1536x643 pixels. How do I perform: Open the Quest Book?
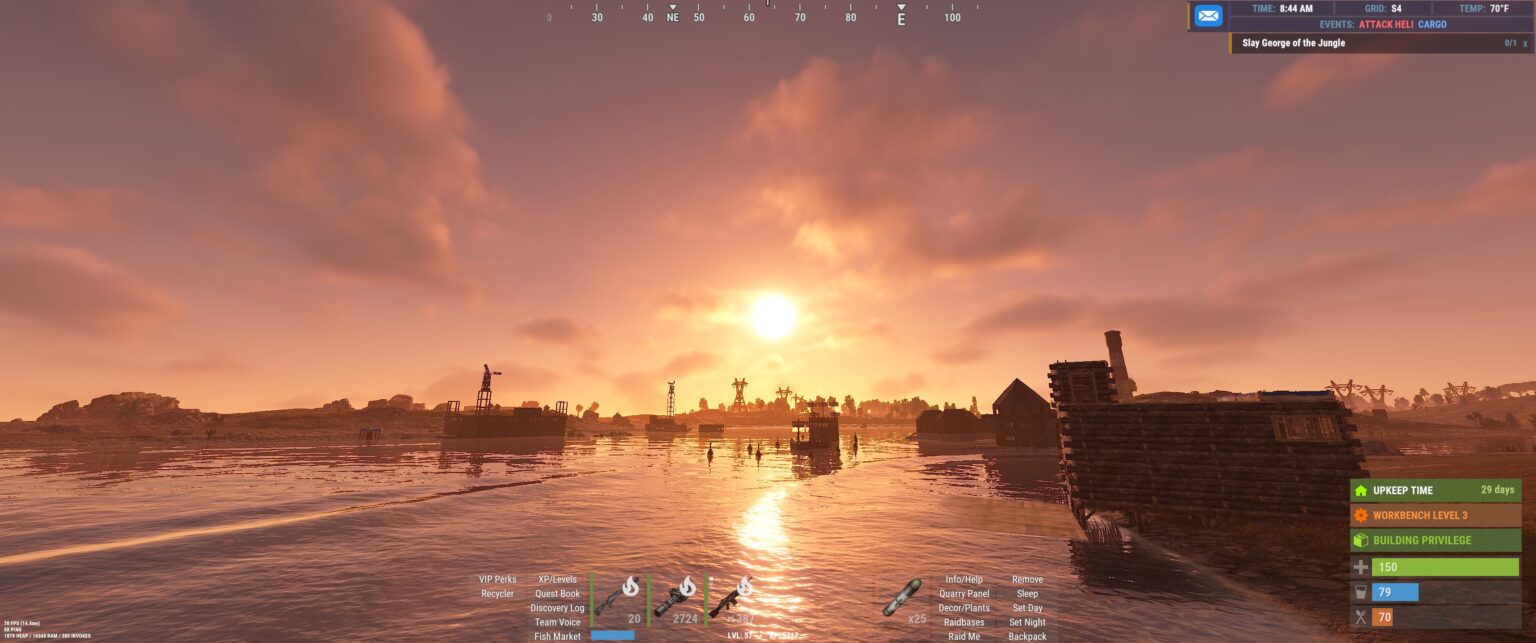point(557,594)
